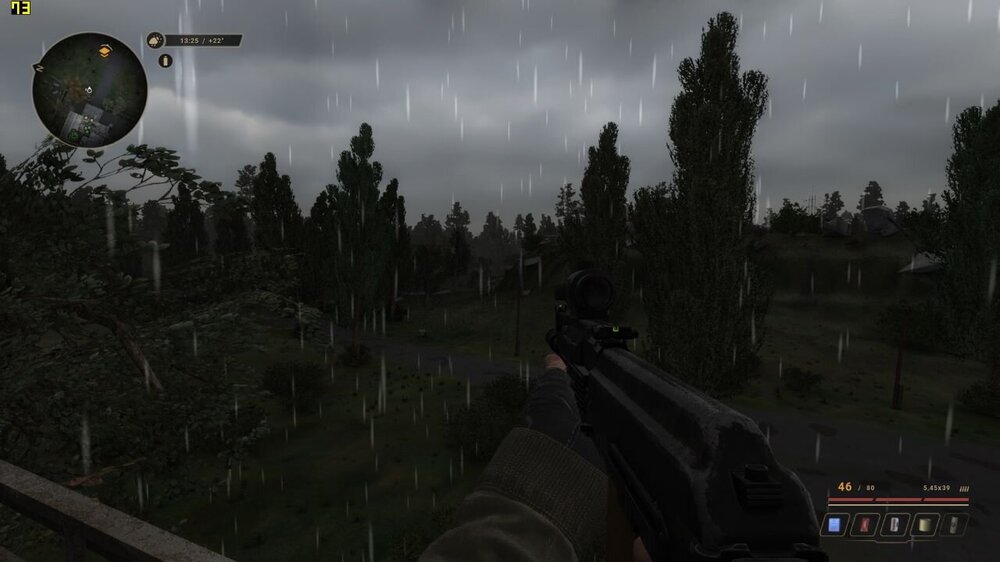Click the rainy weather icon

tap(155, 41)
